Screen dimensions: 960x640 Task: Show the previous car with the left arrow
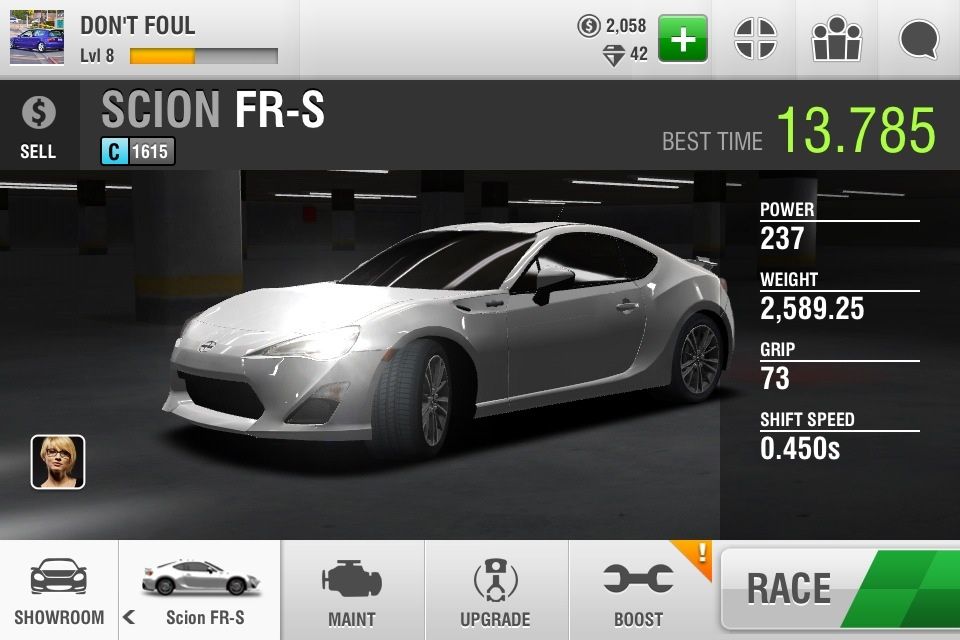(129, 617)
